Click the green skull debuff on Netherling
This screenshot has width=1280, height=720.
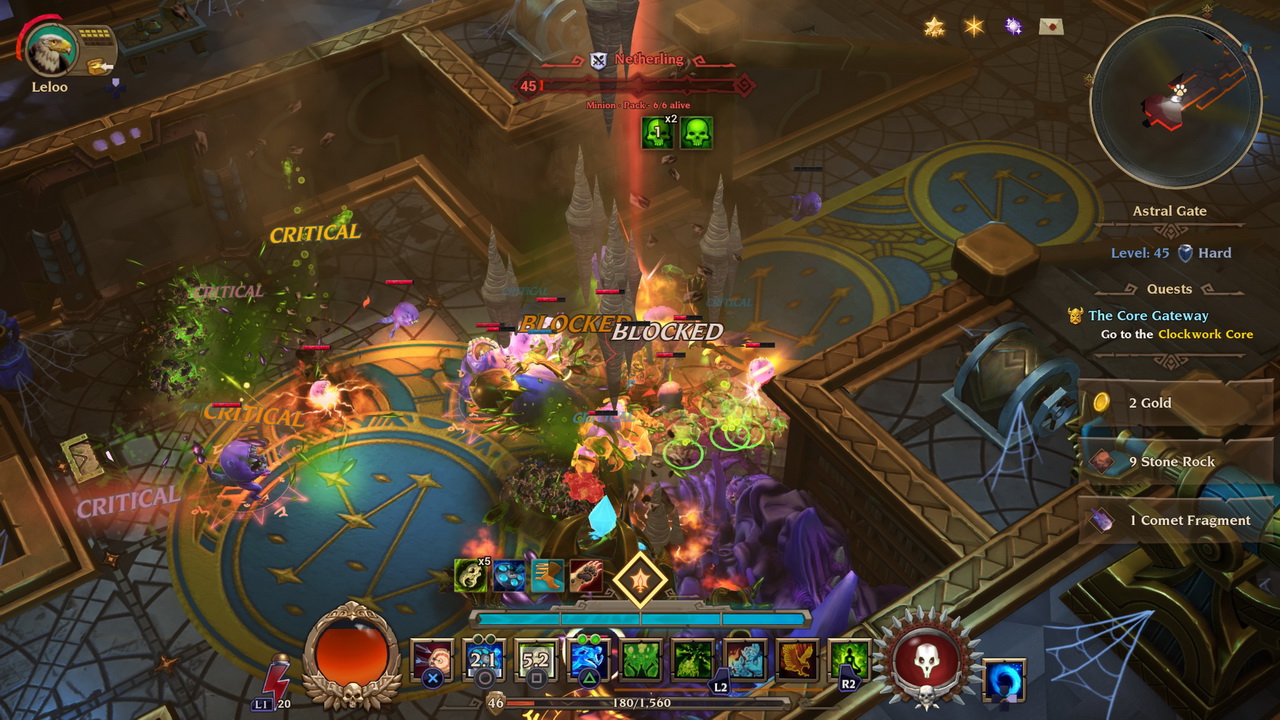pos(696,133)
